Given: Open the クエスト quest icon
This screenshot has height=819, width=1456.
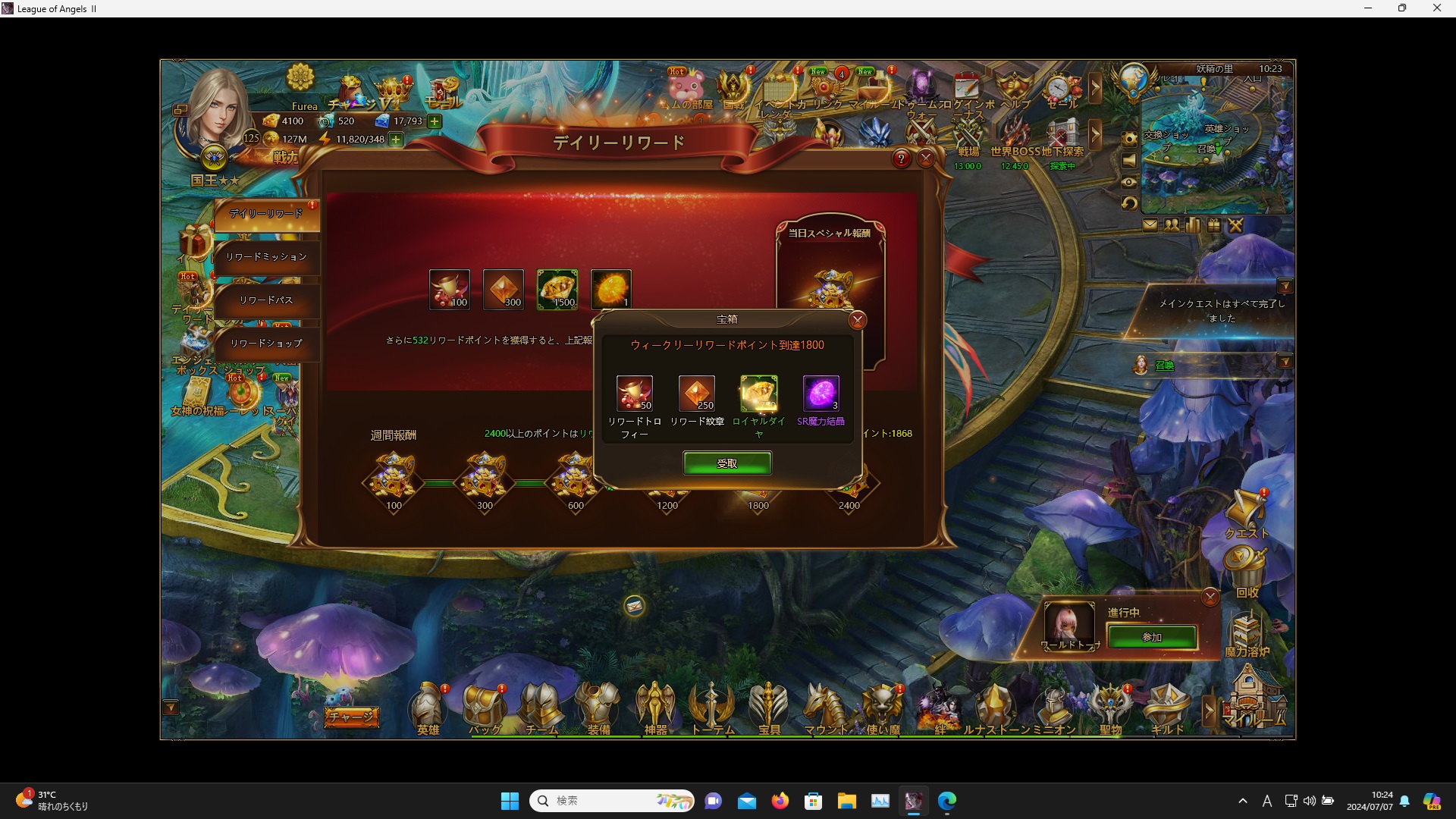Looking at the screenshot, I should (1246, 513).
